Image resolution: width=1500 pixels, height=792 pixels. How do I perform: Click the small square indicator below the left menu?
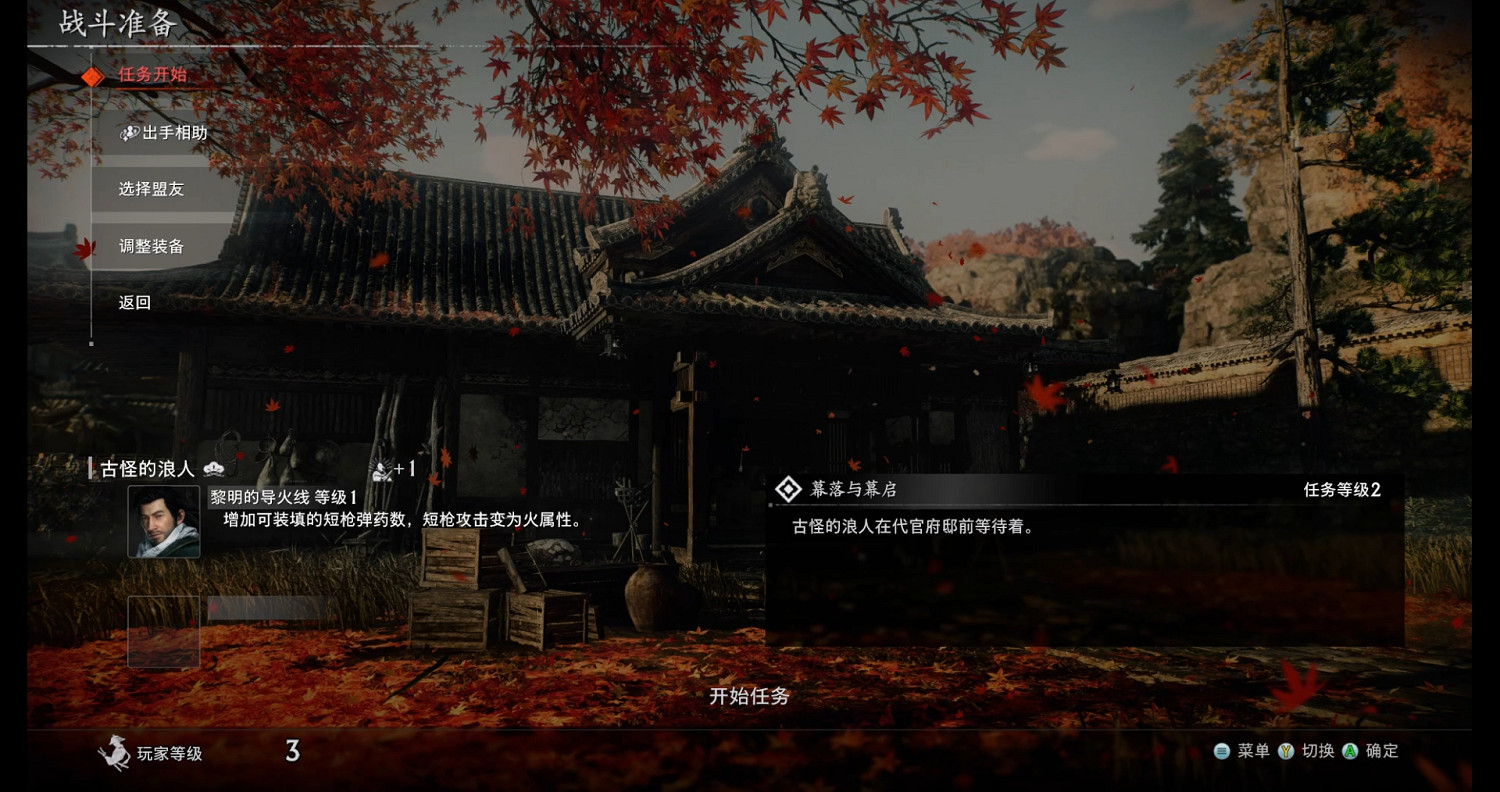93,343
